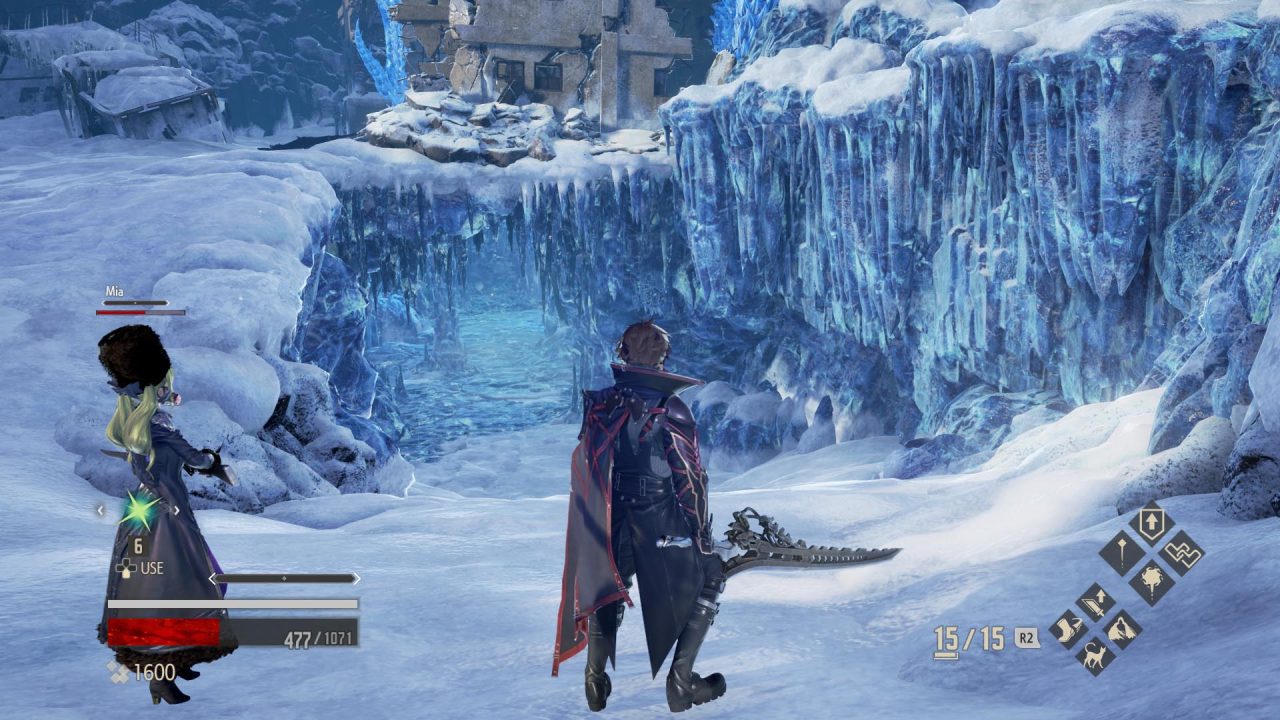Click the D-pad icon next to USE
This screenshot has height=720, width=1280.
pos(126,568)
